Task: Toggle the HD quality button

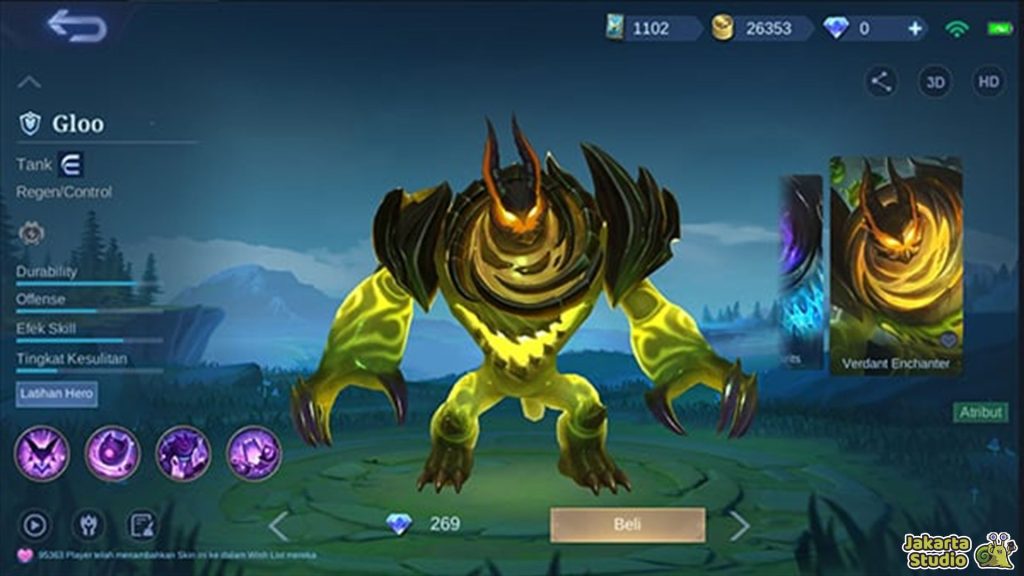Action: click(x=988, y=83)
